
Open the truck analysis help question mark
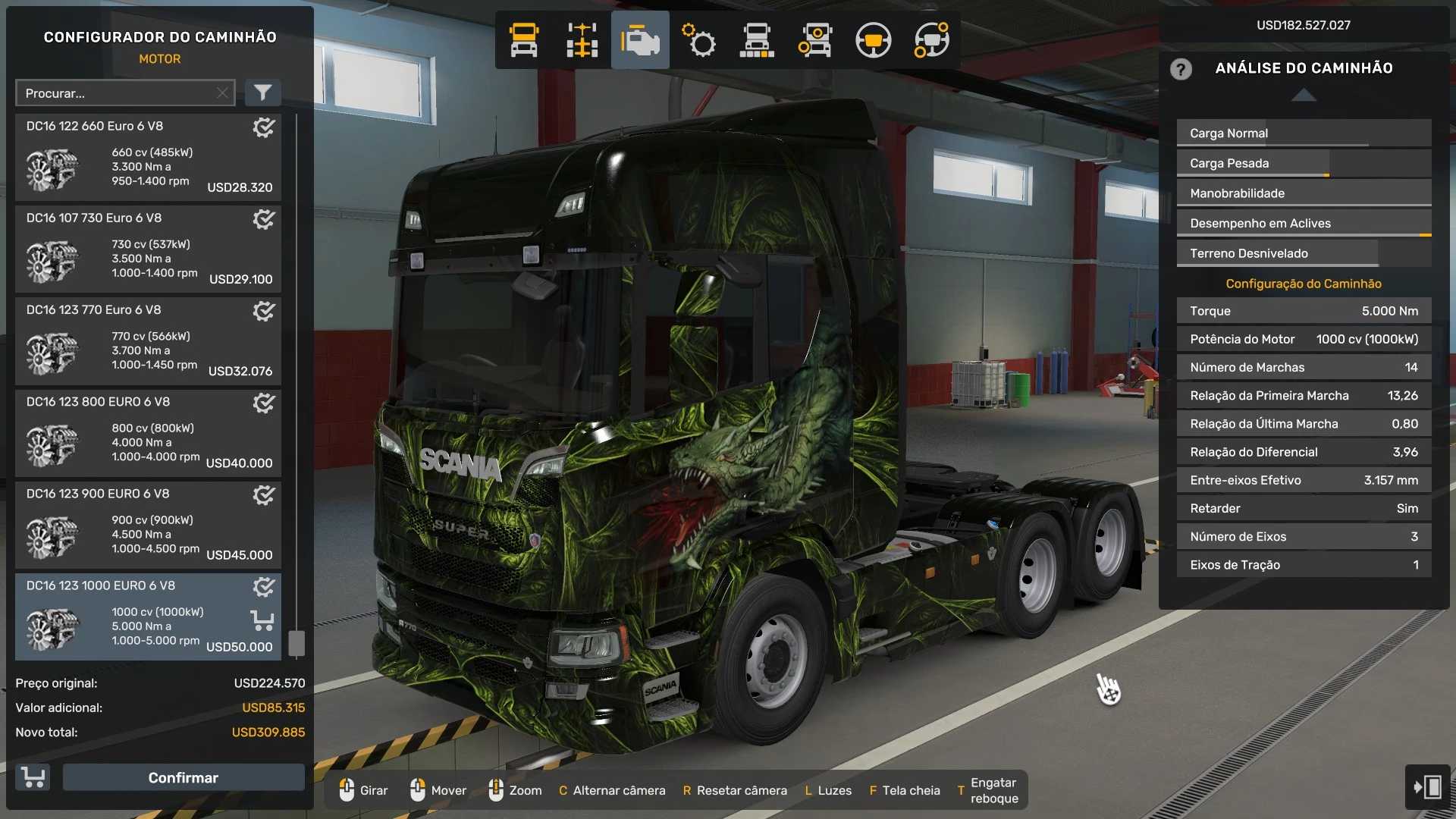(x=1181, y=69)
